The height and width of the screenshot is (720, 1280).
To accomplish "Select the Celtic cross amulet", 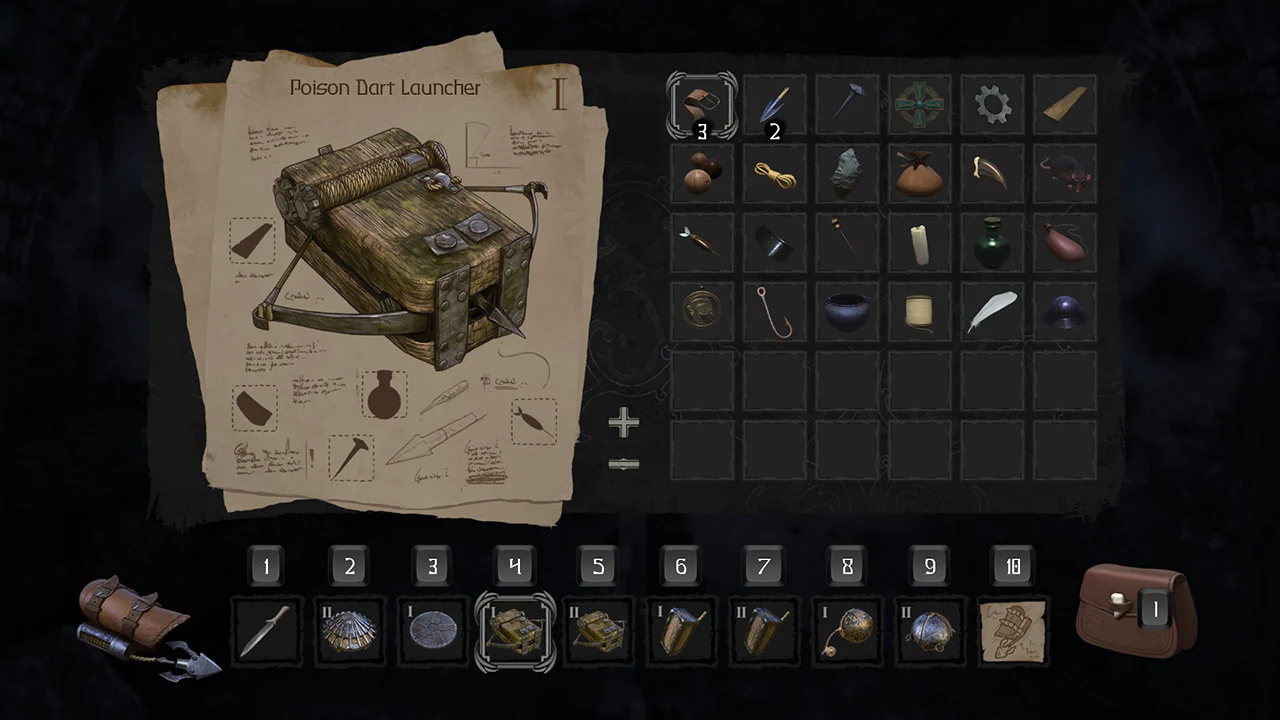I will pyautogui.click(x=920, y=104).
